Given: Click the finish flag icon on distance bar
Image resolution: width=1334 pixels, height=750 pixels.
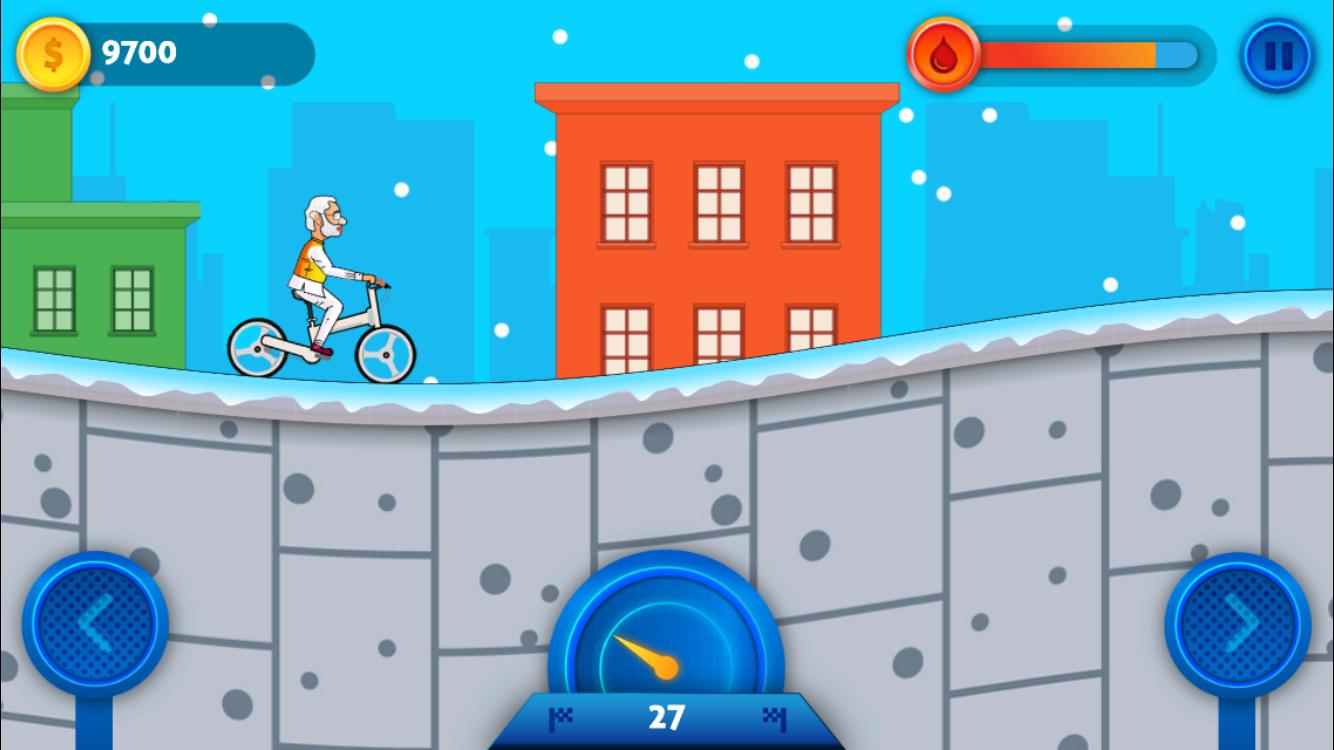Looking at the screenshot, I should click(772, 717).
